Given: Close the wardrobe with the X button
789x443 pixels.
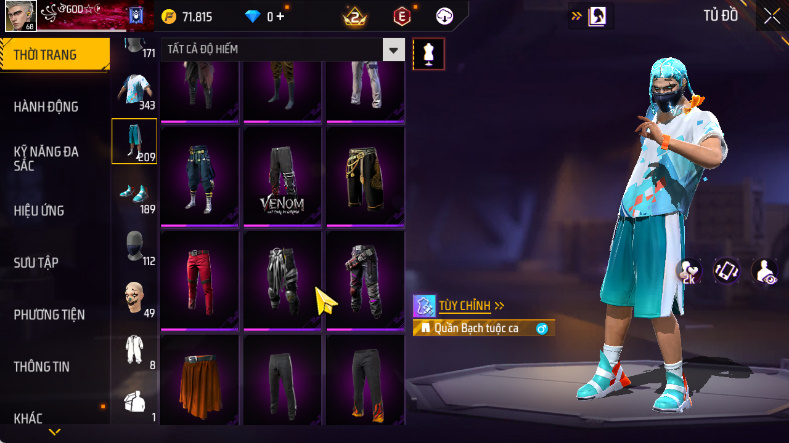Looking at the screenshot, I should tap(772, 15).
